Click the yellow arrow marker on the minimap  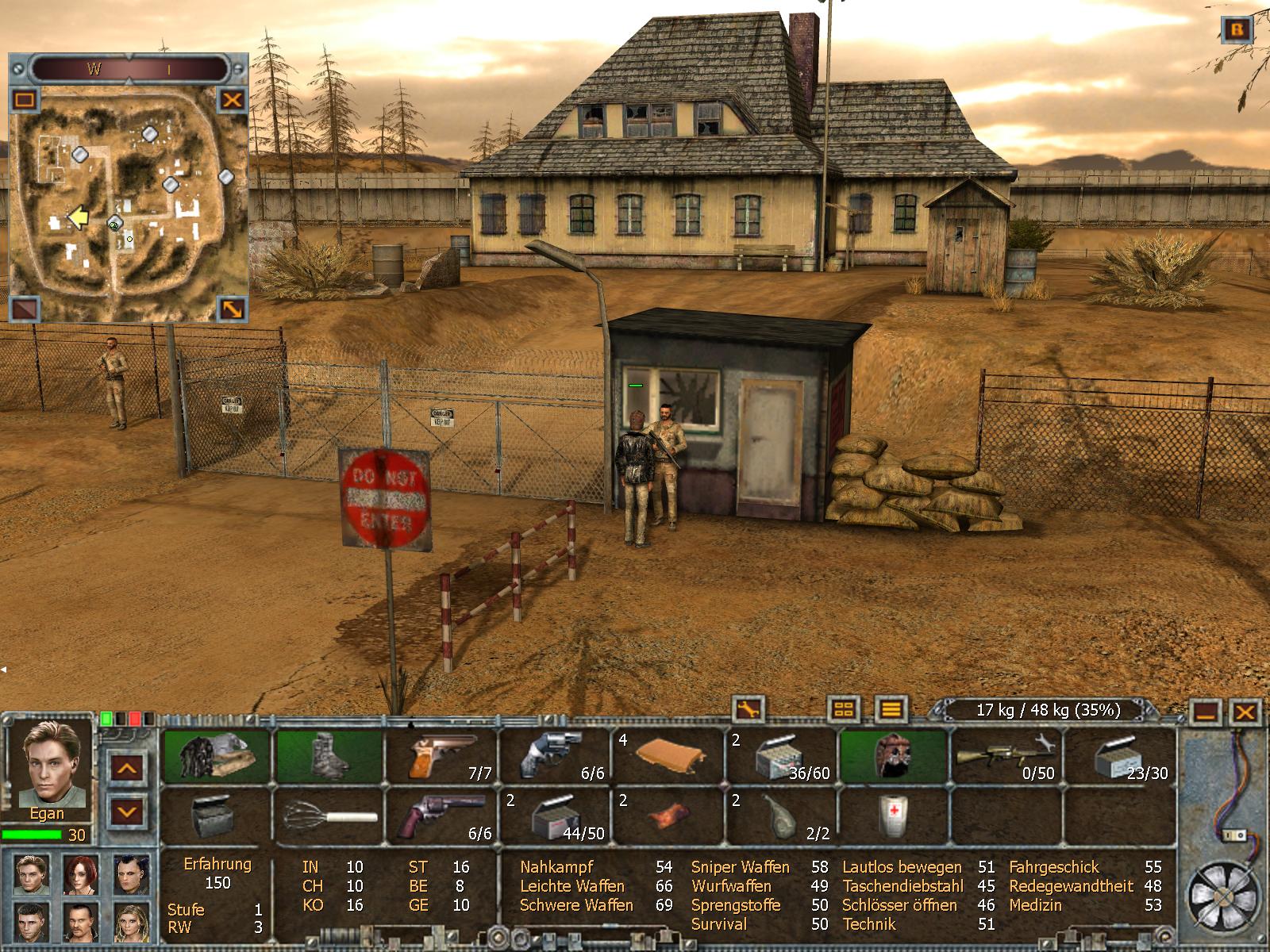point(77,217)
